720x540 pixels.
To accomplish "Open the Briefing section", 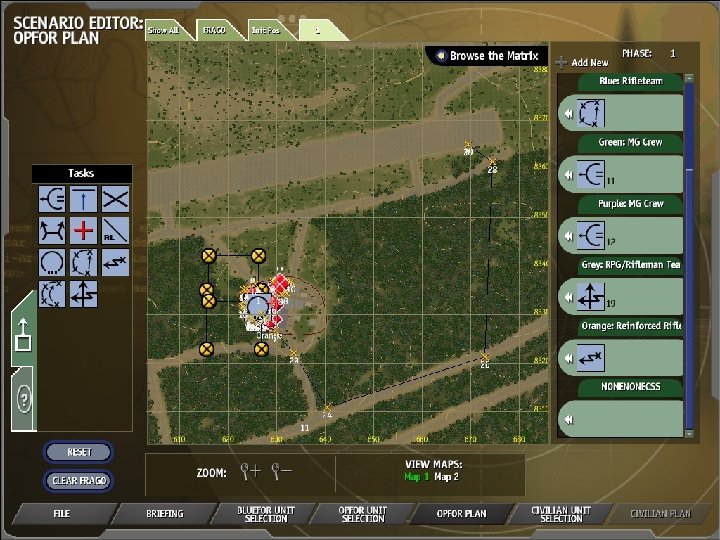I will (x=164, y=514).
